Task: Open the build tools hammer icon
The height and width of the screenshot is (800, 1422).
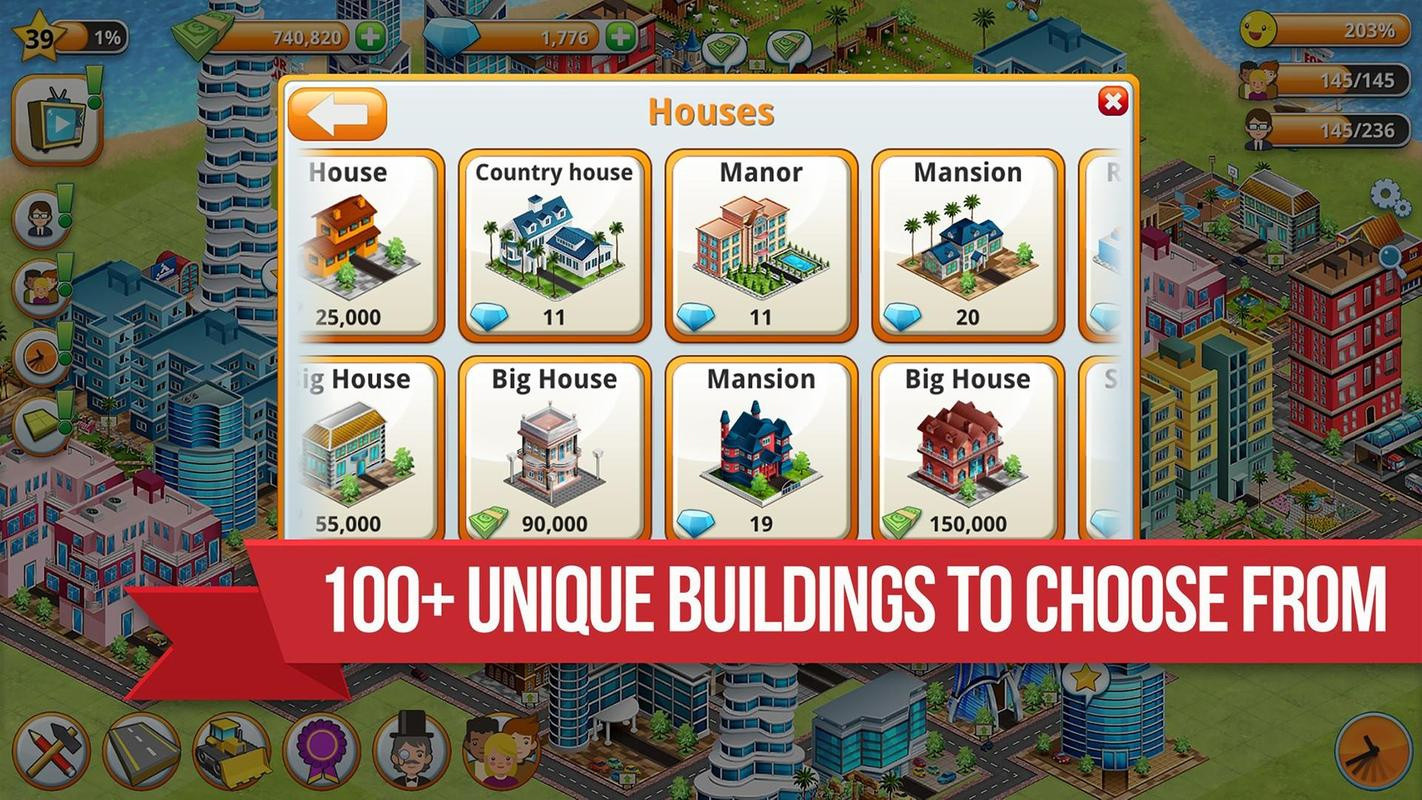Action: coord(51,750)
